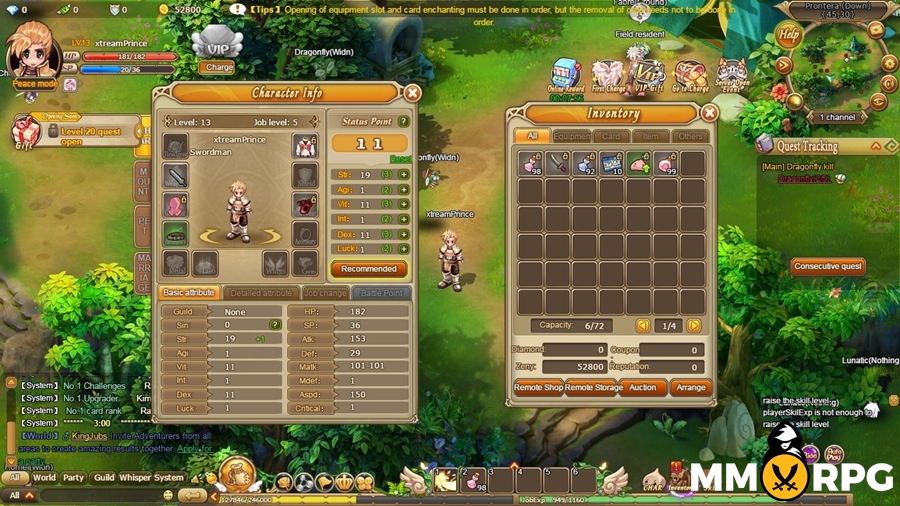Viewport: 900px width, 506px height.
Task: Go to the next inventory page
Action: coord(694,326)
